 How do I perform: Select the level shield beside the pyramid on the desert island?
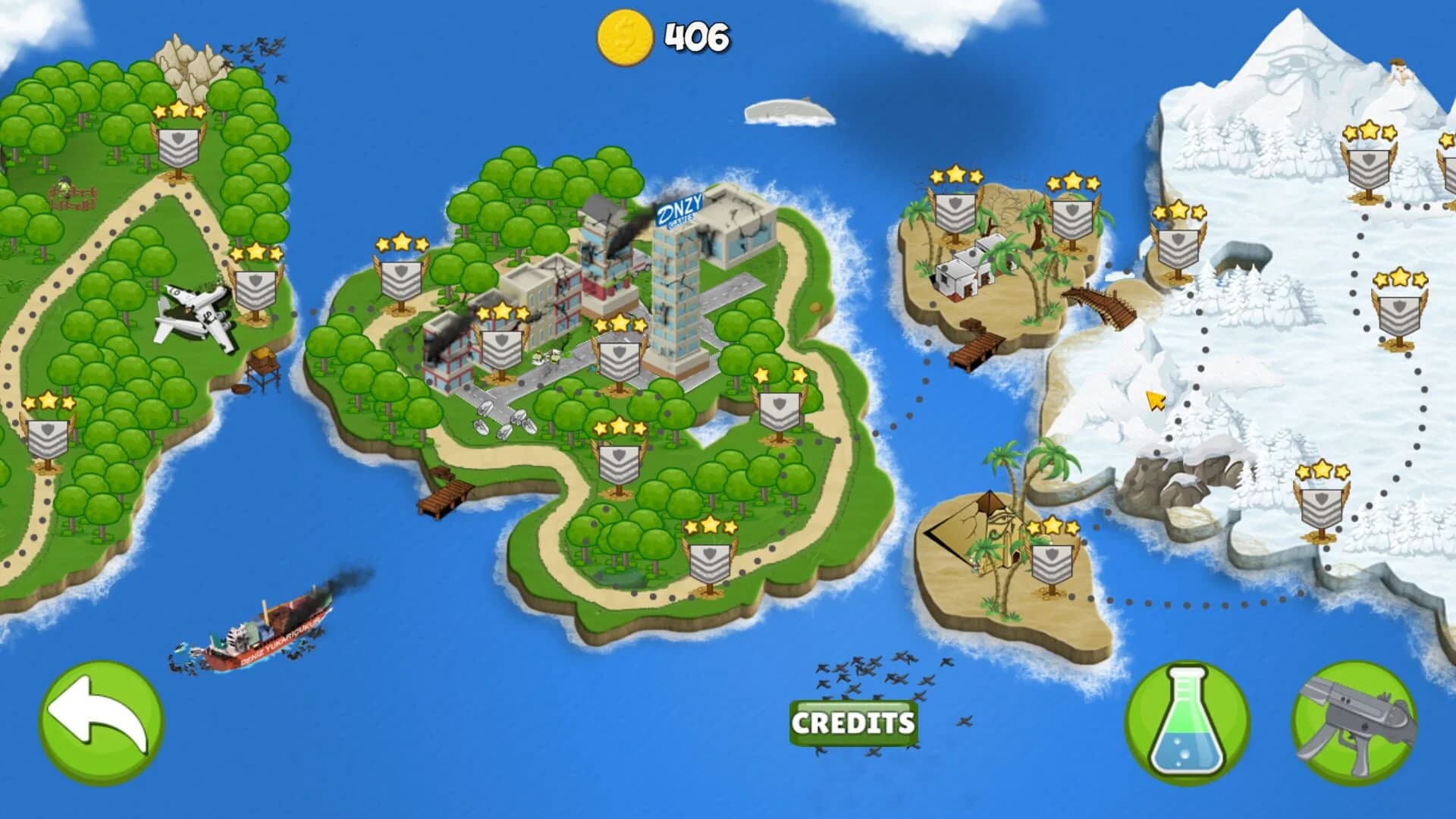(1053, 565)
